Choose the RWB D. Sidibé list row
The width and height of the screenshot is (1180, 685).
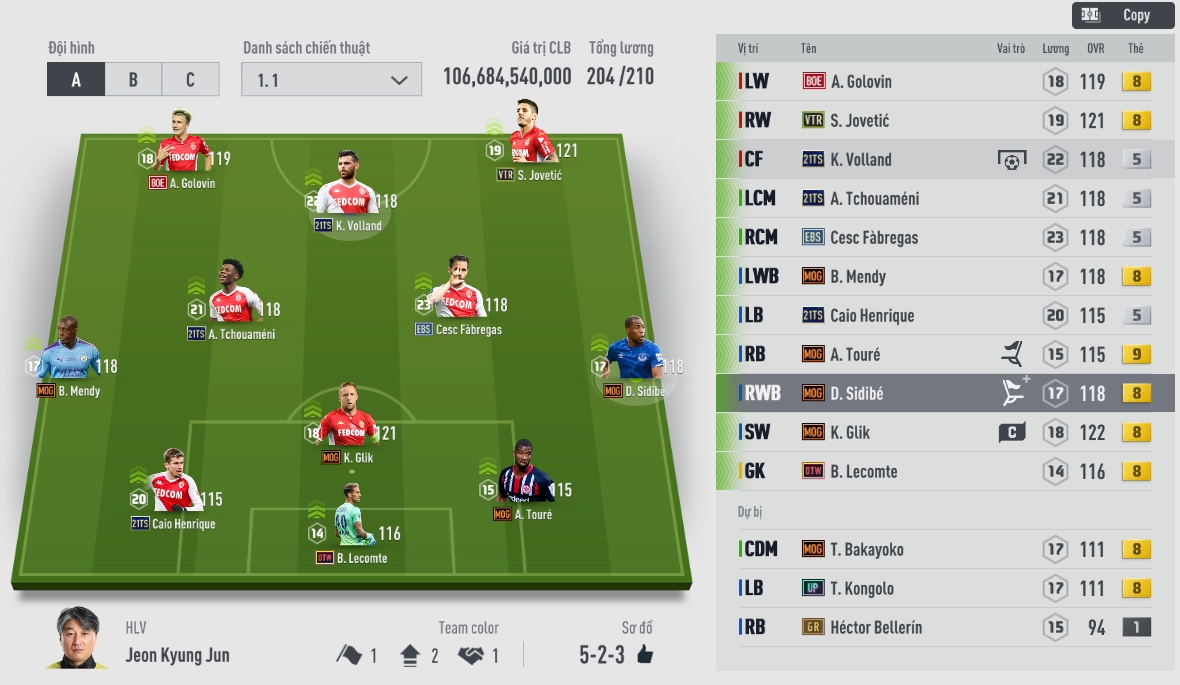(x=945, y=394)
